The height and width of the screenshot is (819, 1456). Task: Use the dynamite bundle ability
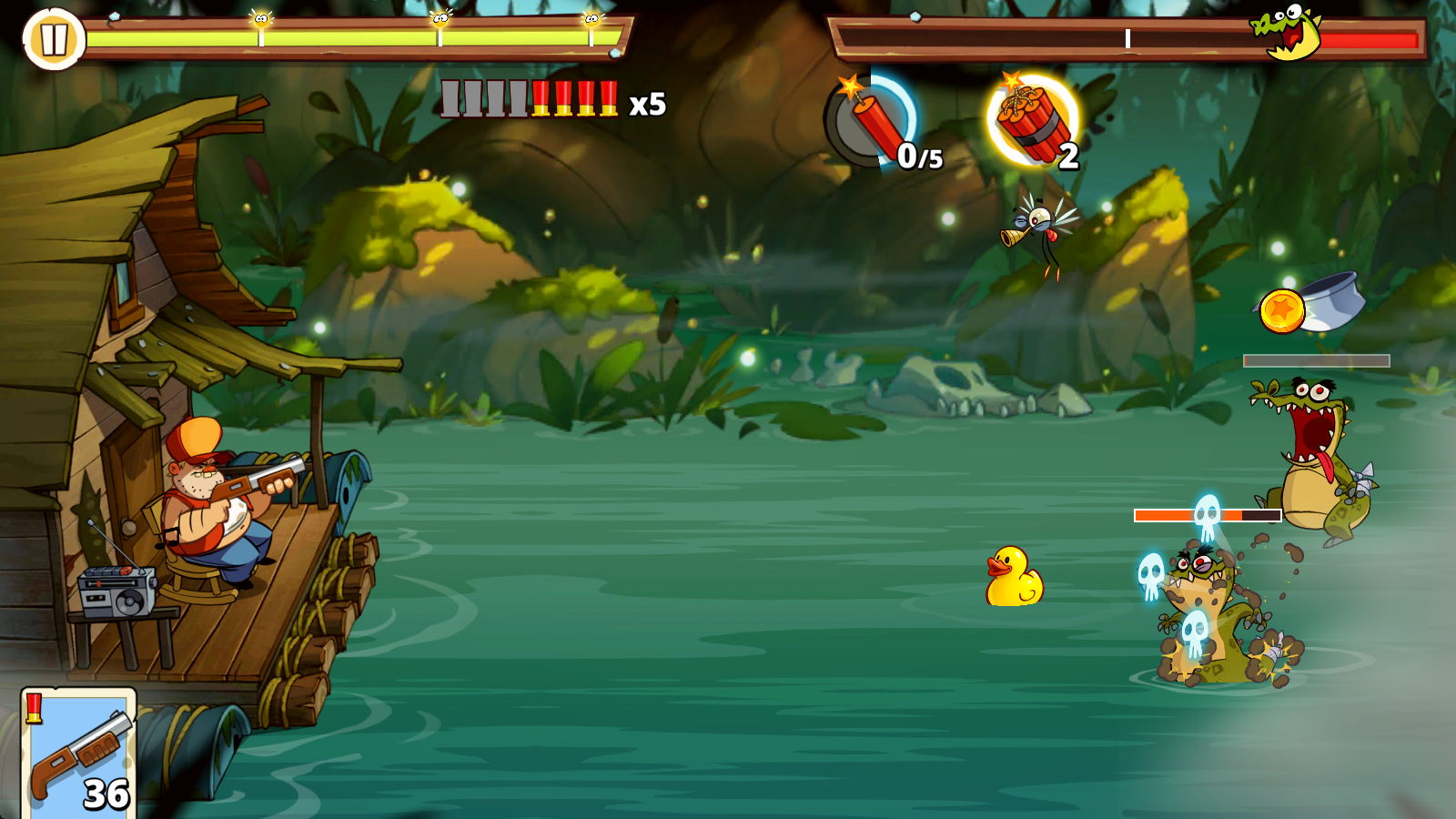1033,121
